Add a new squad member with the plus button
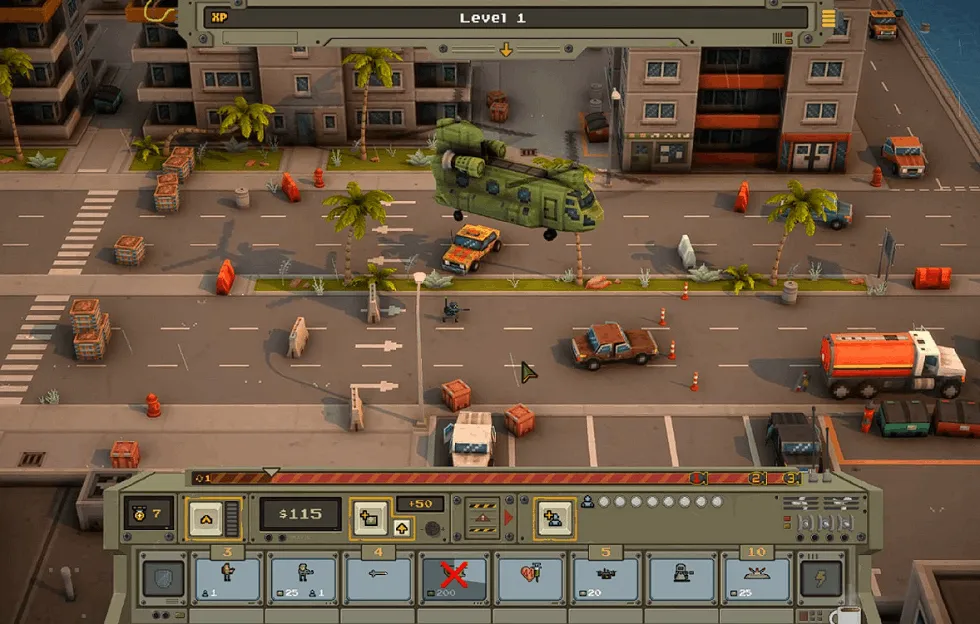This screenshot has width=980, height=624. (553, 516)
